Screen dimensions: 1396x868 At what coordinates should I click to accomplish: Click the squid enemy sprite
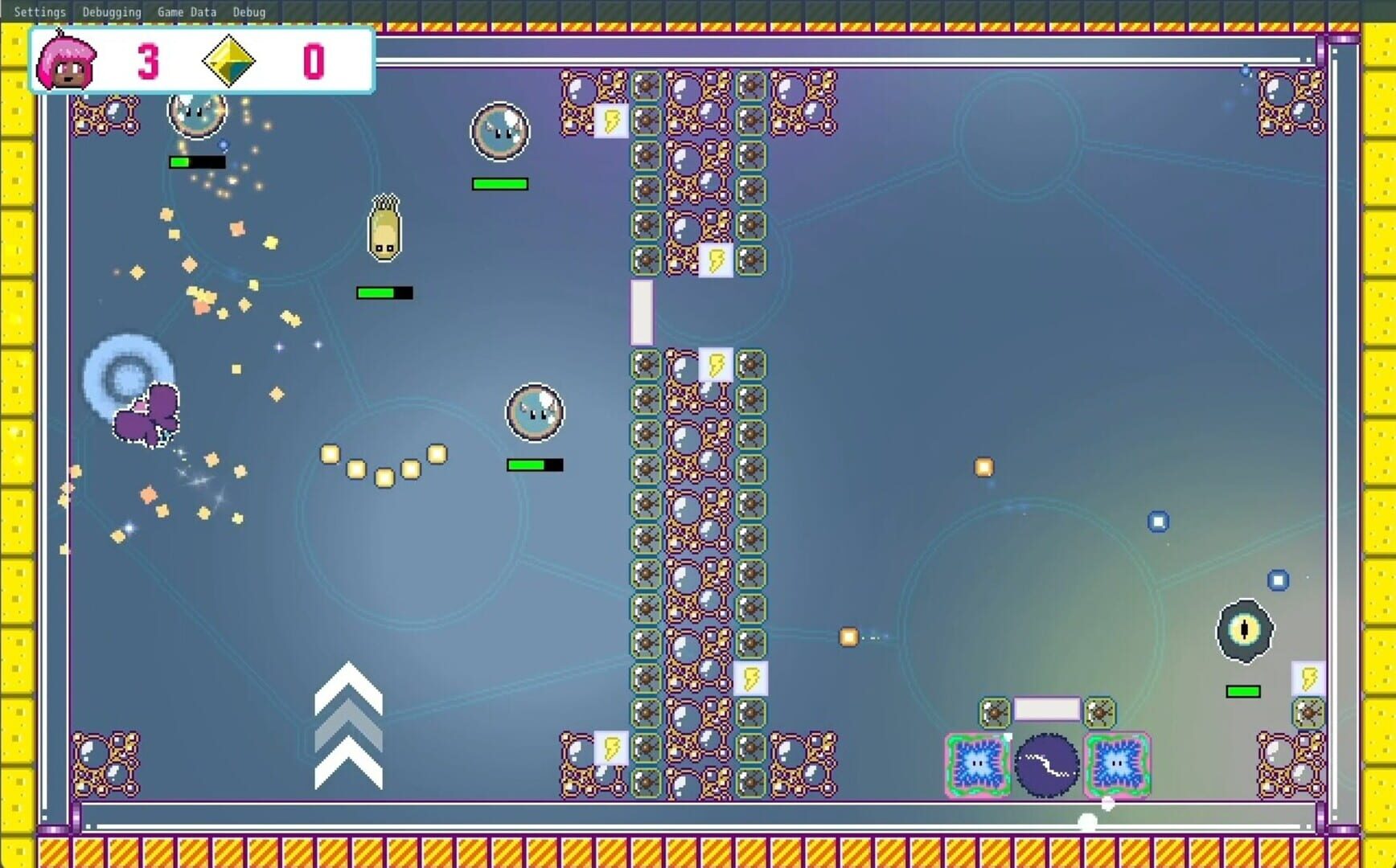tap(385, 227)
